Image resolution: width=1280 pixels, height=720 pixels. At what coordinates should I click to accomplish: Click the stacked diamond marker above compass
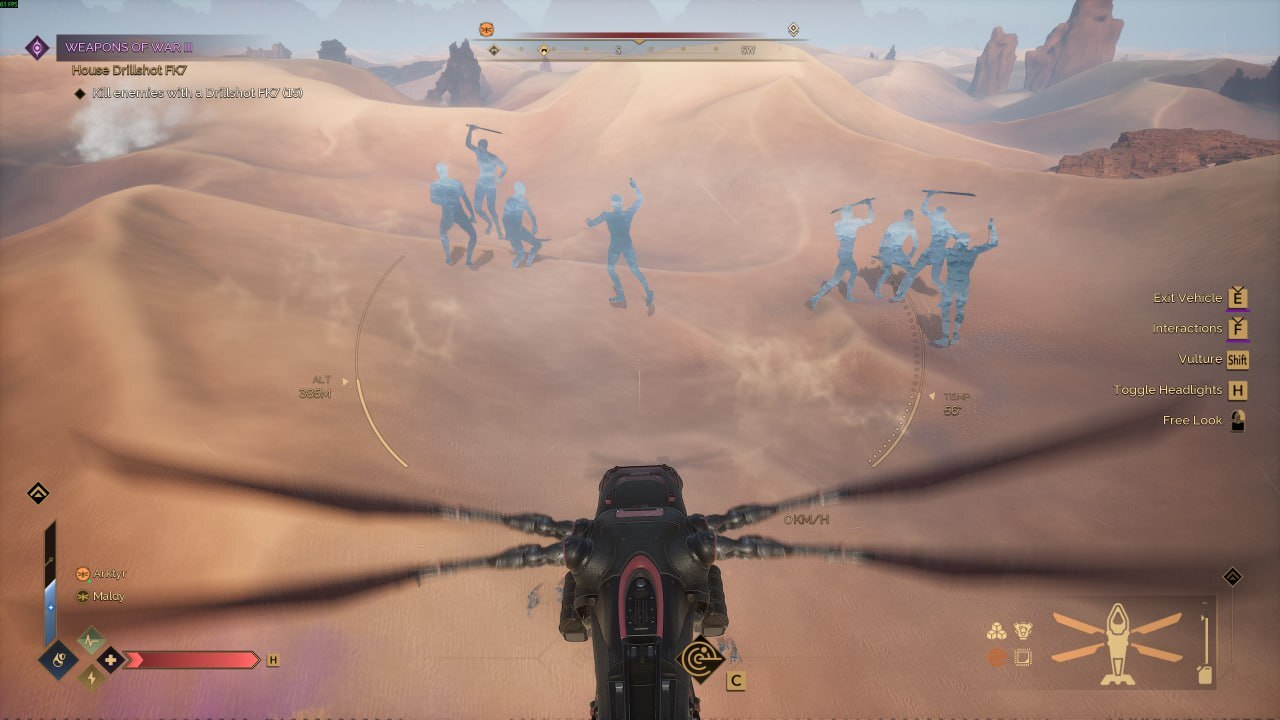[x=793, y=29]
